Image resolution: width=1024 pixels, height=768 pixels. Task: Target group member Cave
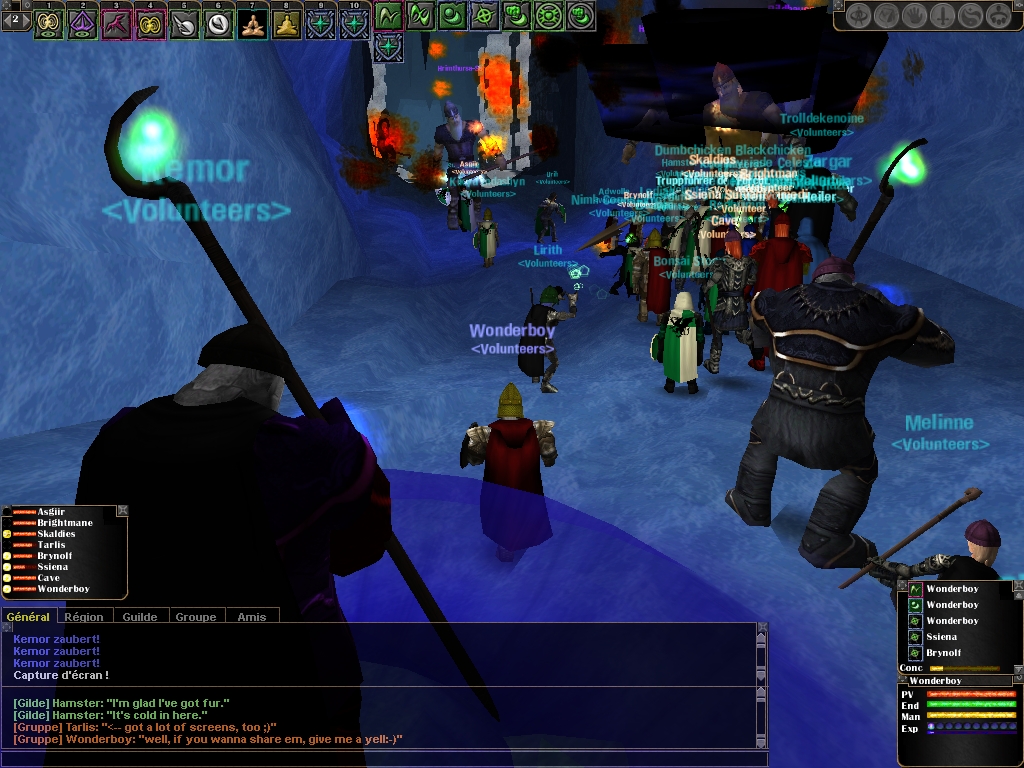(48, 578)
